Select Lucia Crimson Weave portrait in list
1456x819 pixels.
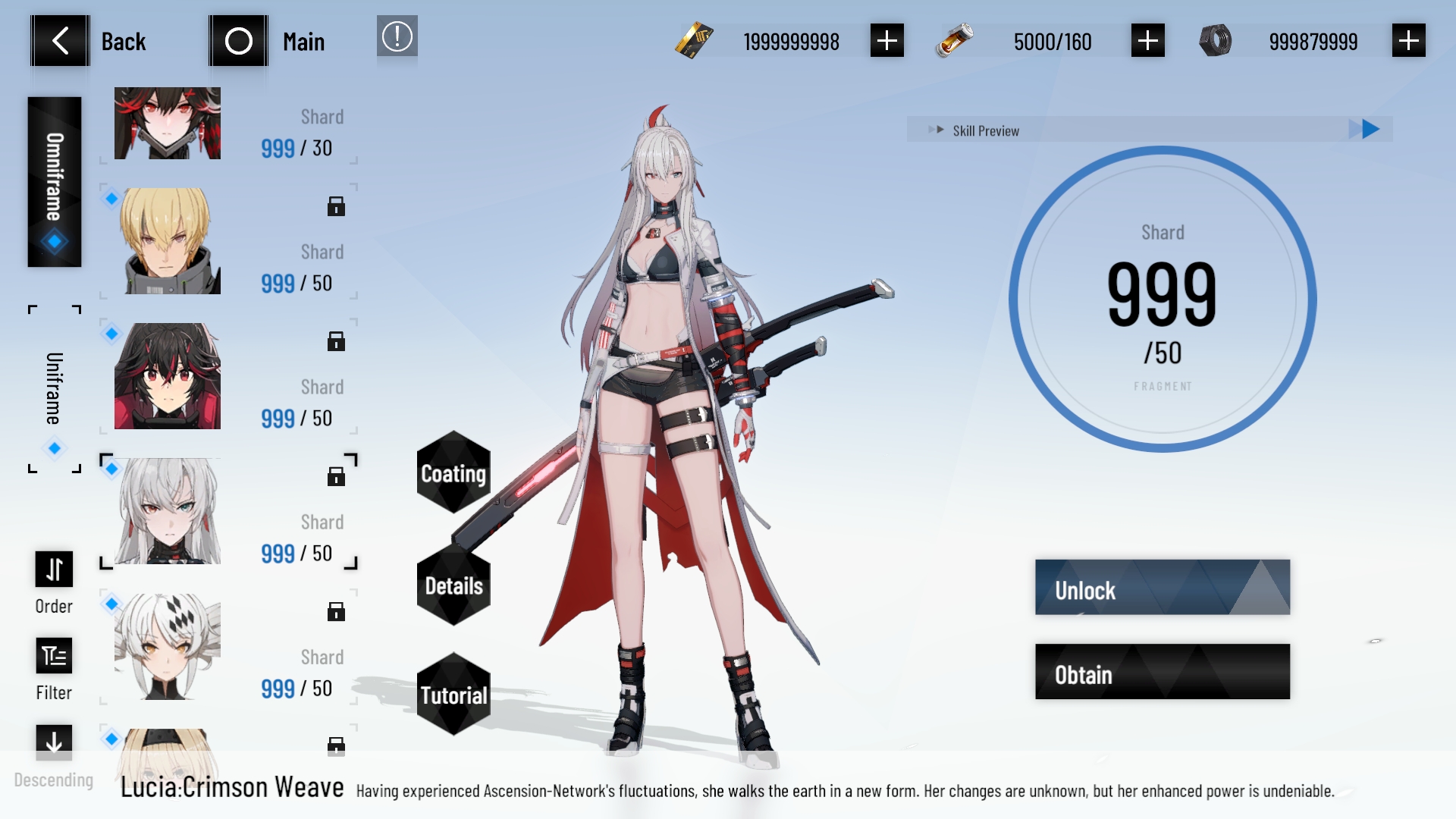[x=168, y=511]
